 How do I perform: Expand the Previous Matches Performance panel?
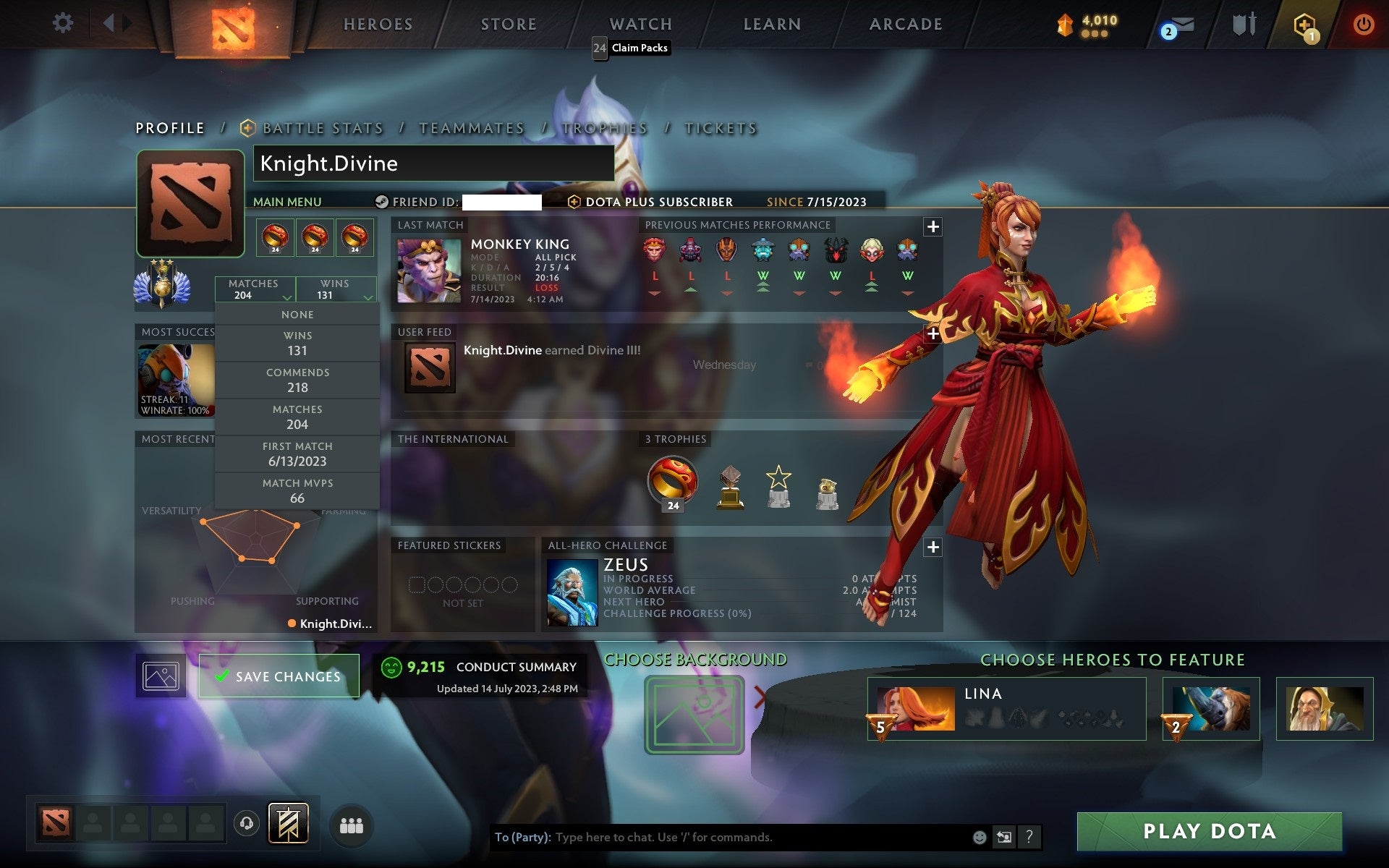coord(933,226)
